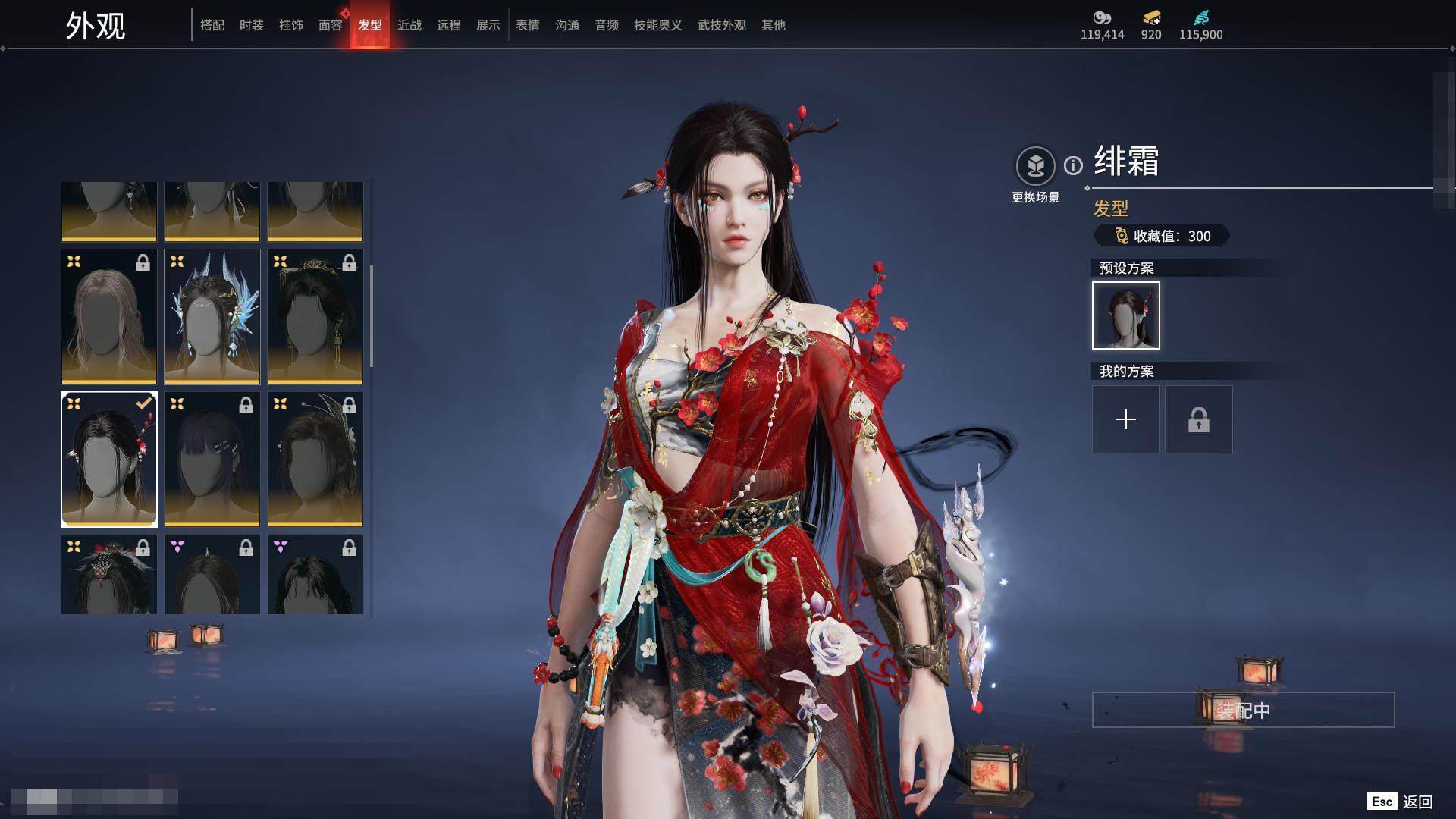Switch to the 远程 ranged tab
1456x819 pixels.
pyautogui.click(x=449, y=25)
